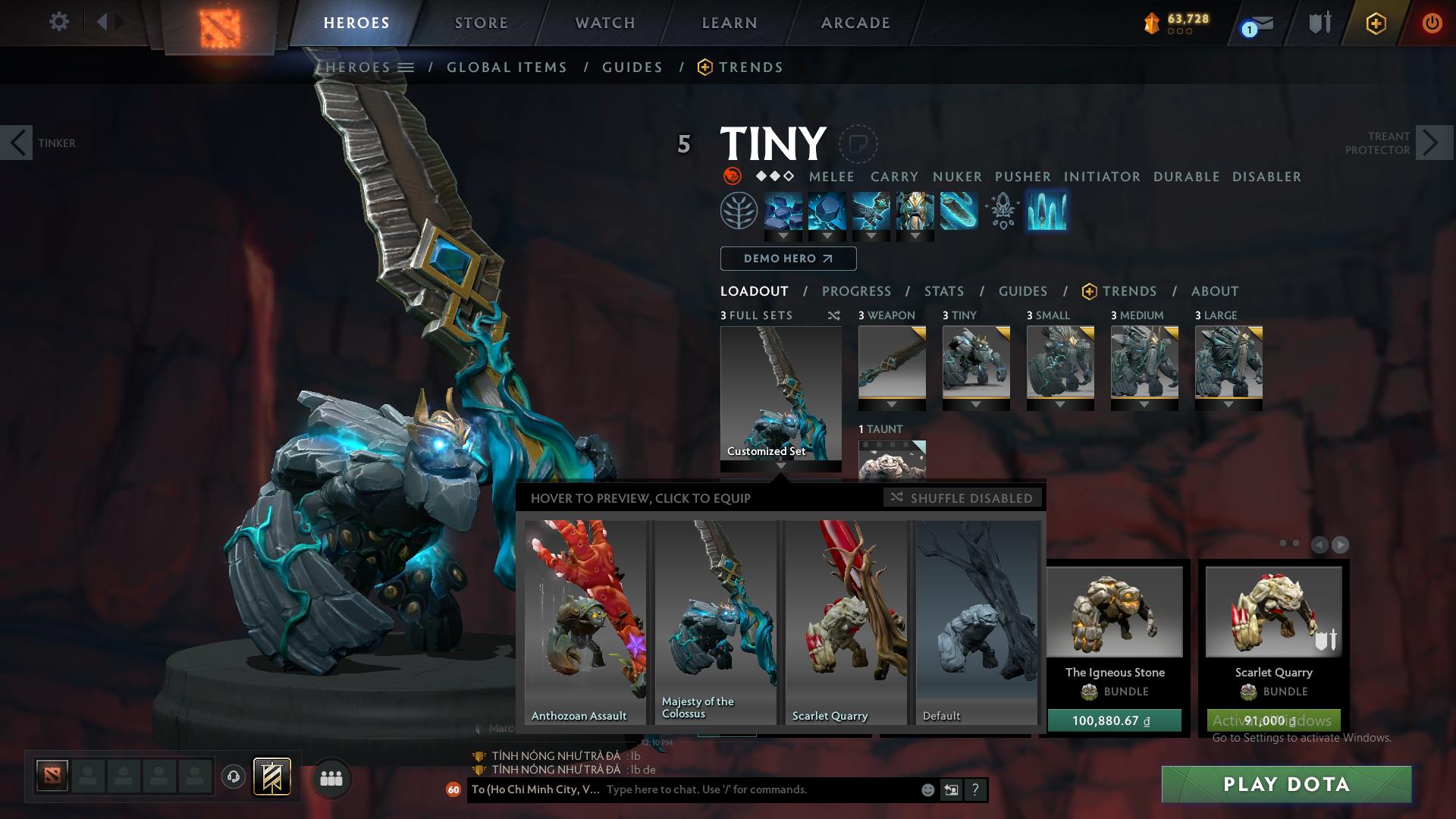Expand the first ability's level dropdown arrow
Screen dimensions: 1456x819
coord(782,236)
